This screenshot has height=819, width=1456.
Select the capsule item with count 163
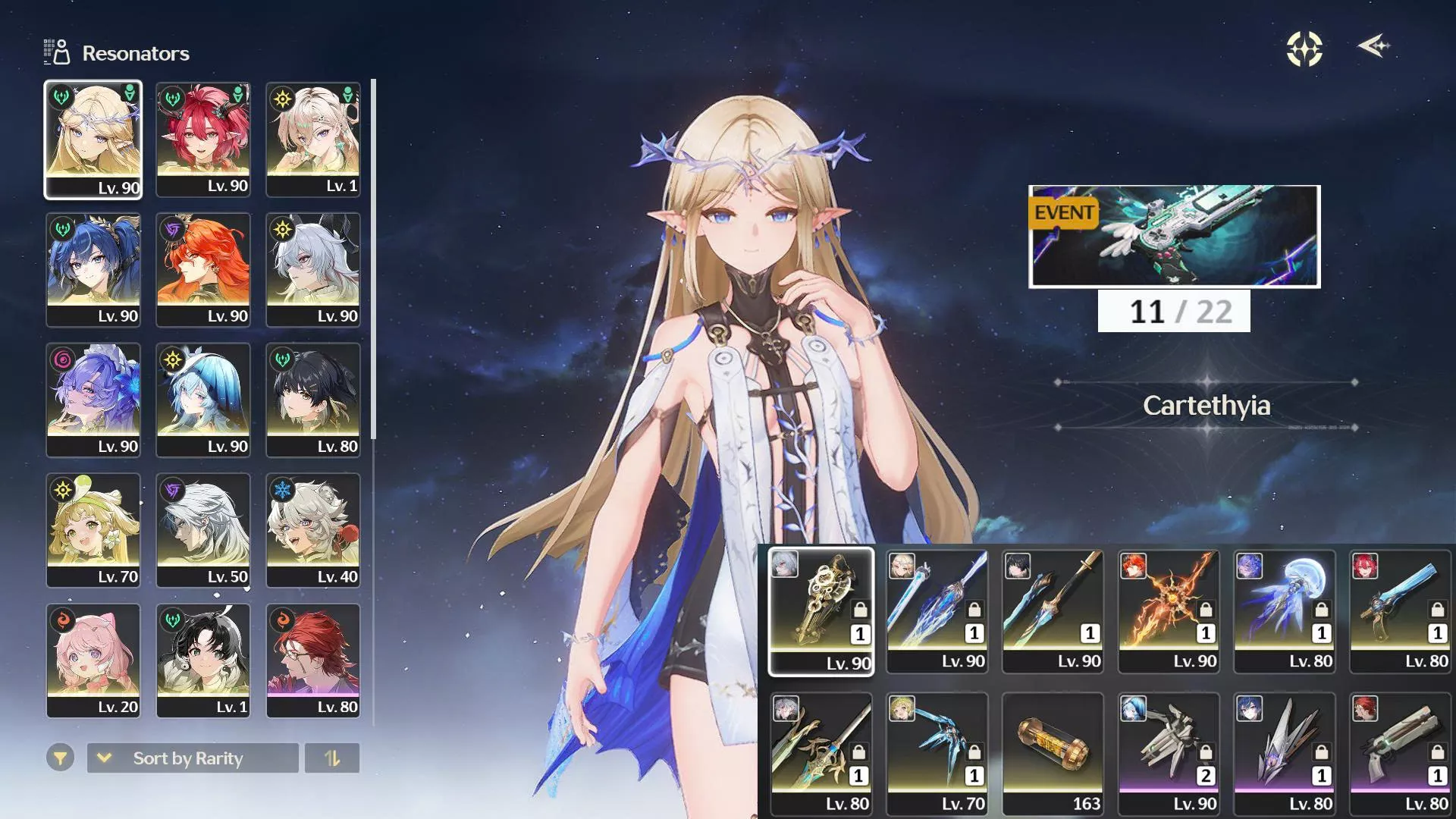click(x=1053, y=753)
